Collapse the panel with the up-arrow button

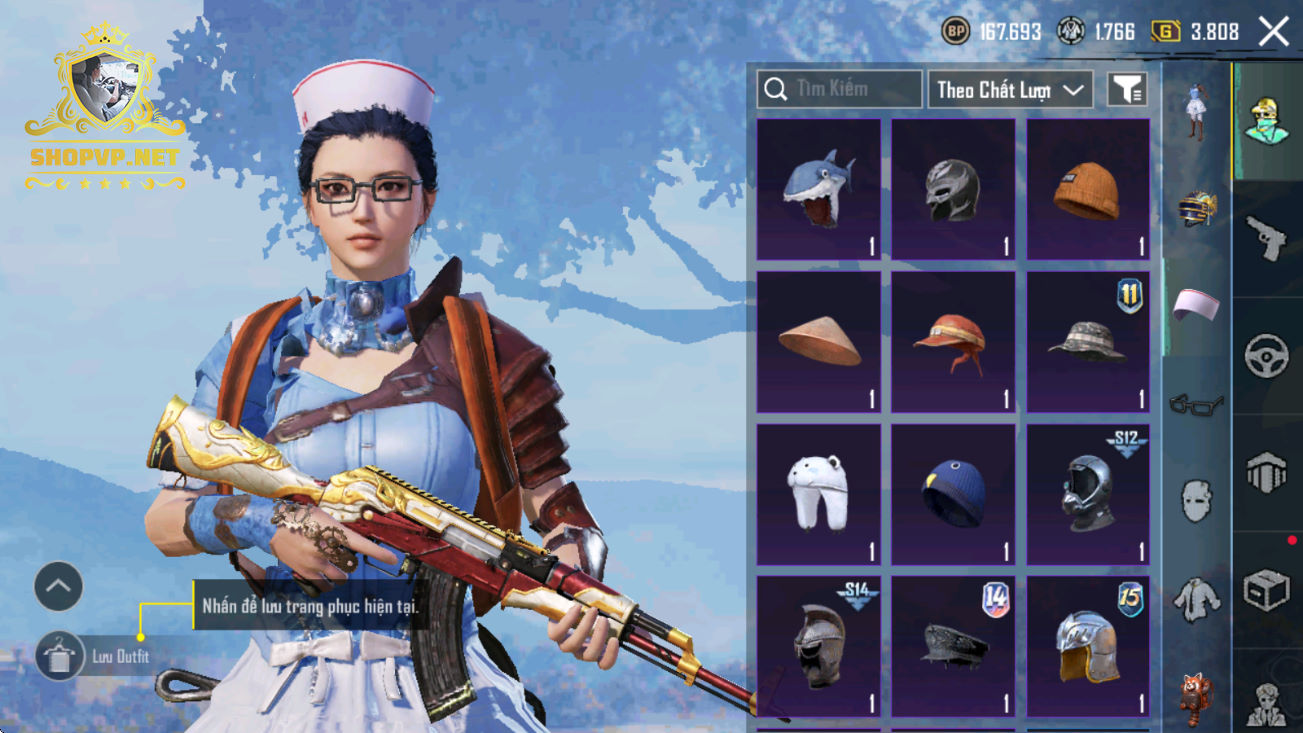pos(58,587)
